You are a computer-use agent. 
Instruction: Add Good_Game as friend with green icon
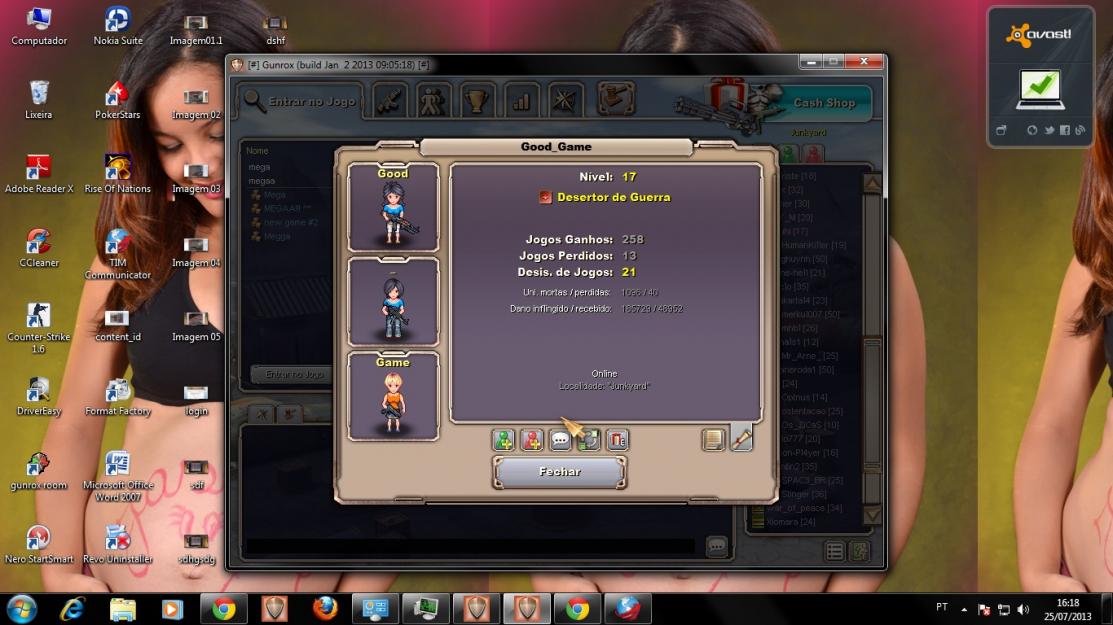[x=504, y=440]
